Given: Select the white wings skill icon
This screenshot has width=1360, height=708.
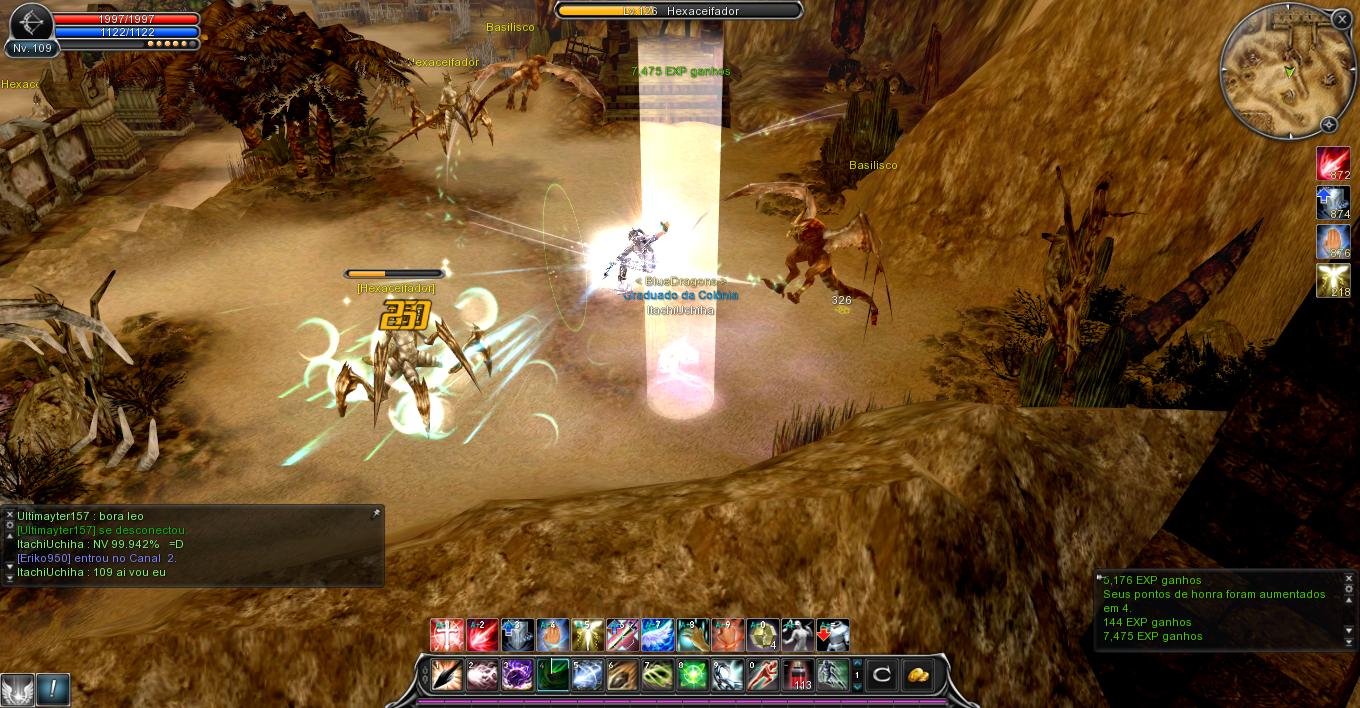Looking at the screenshot, I should tap(657, 636).
